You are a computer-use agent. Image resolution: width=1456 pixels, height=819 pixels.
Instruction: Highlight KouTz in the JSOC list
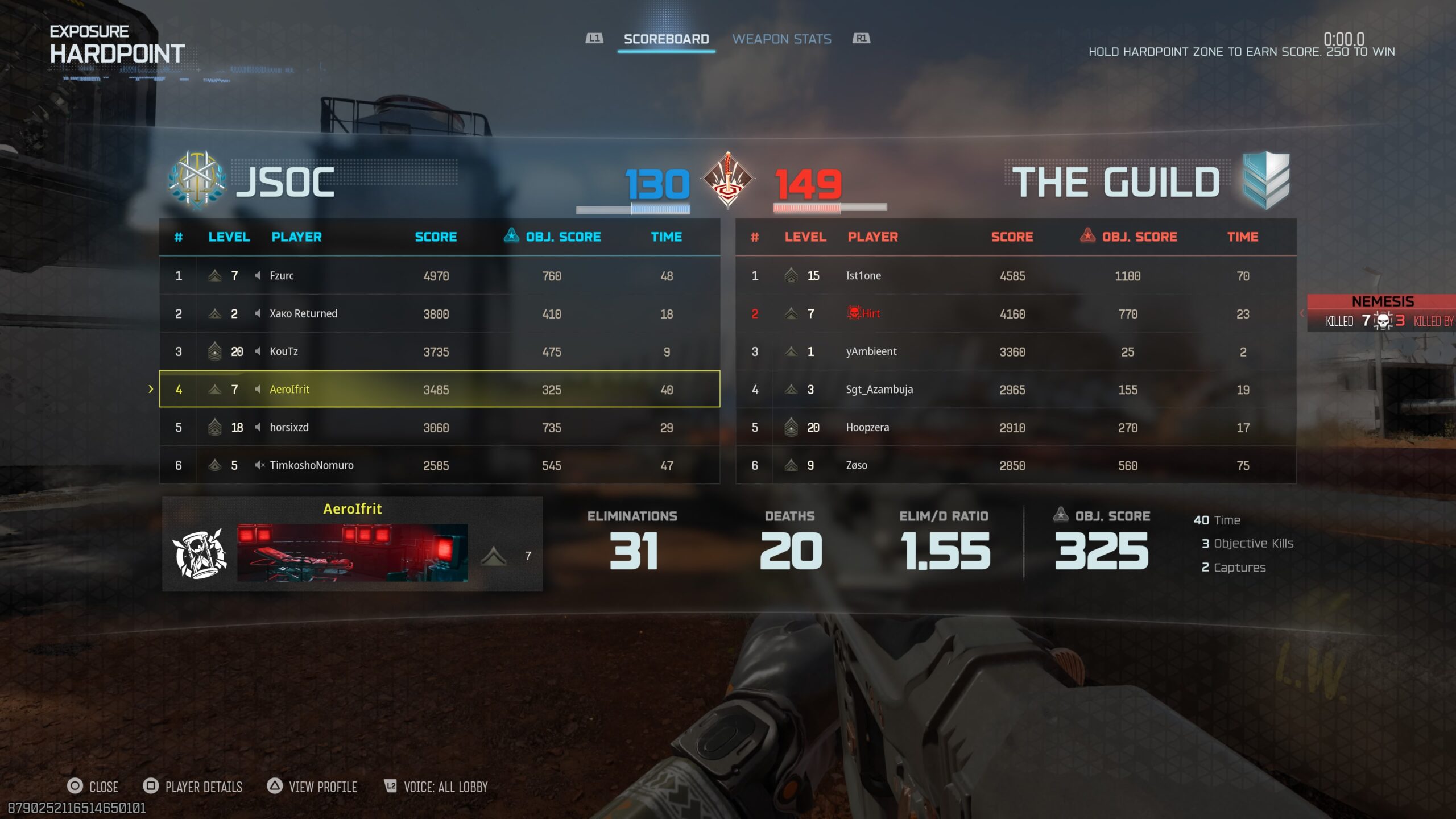[x=439, y=351]
